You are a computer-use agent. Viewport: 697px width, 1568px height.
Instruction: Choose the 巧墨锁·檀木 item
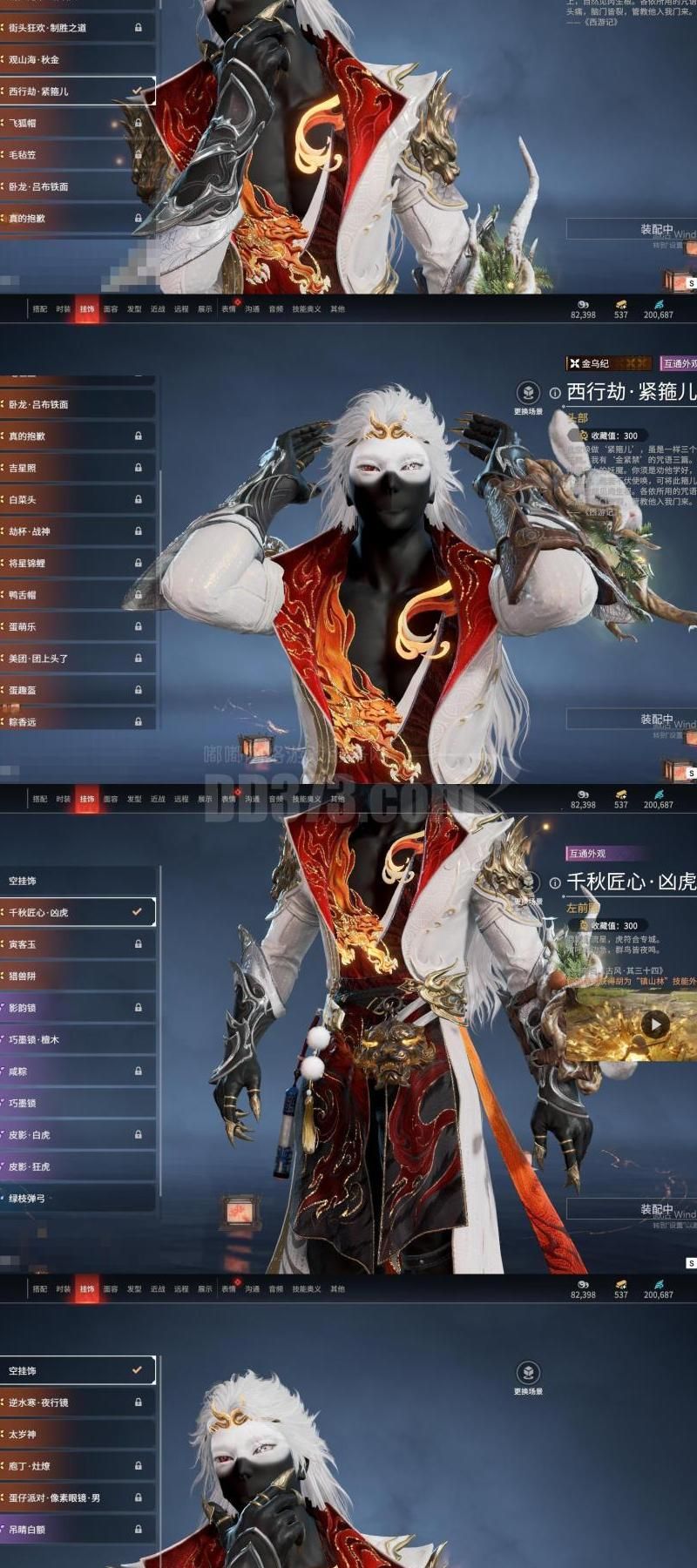click(x=77, y=1039)
